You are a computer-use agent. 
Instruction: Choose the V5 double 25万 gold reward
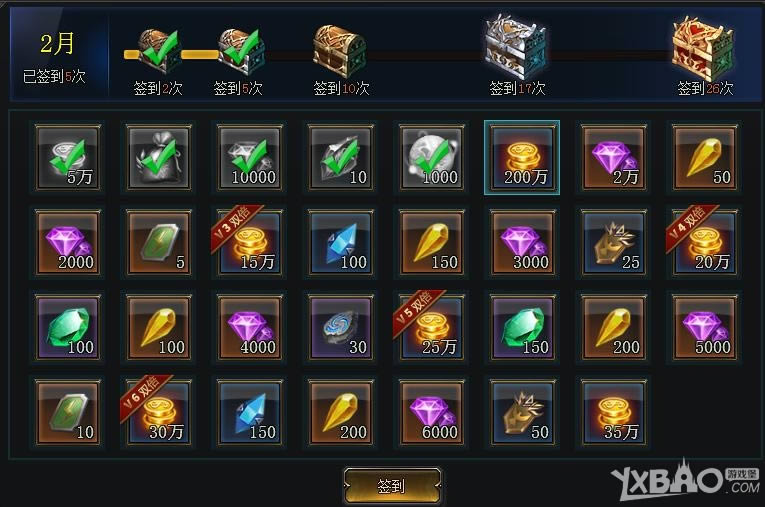pyautogui.click(x=431, y=327)
